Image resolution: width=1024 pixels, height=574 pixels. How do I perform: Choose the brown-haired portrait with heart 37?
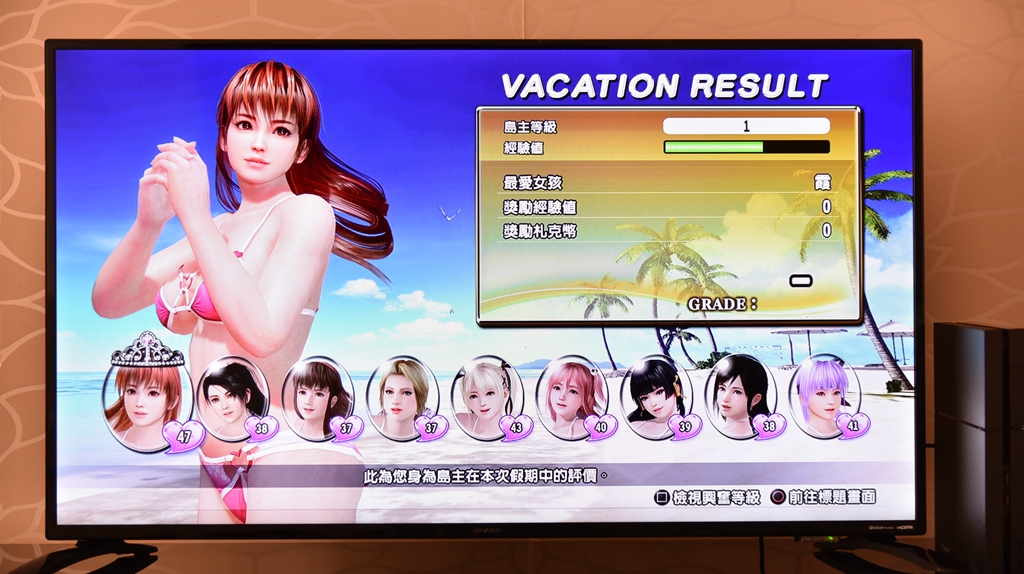317,397
